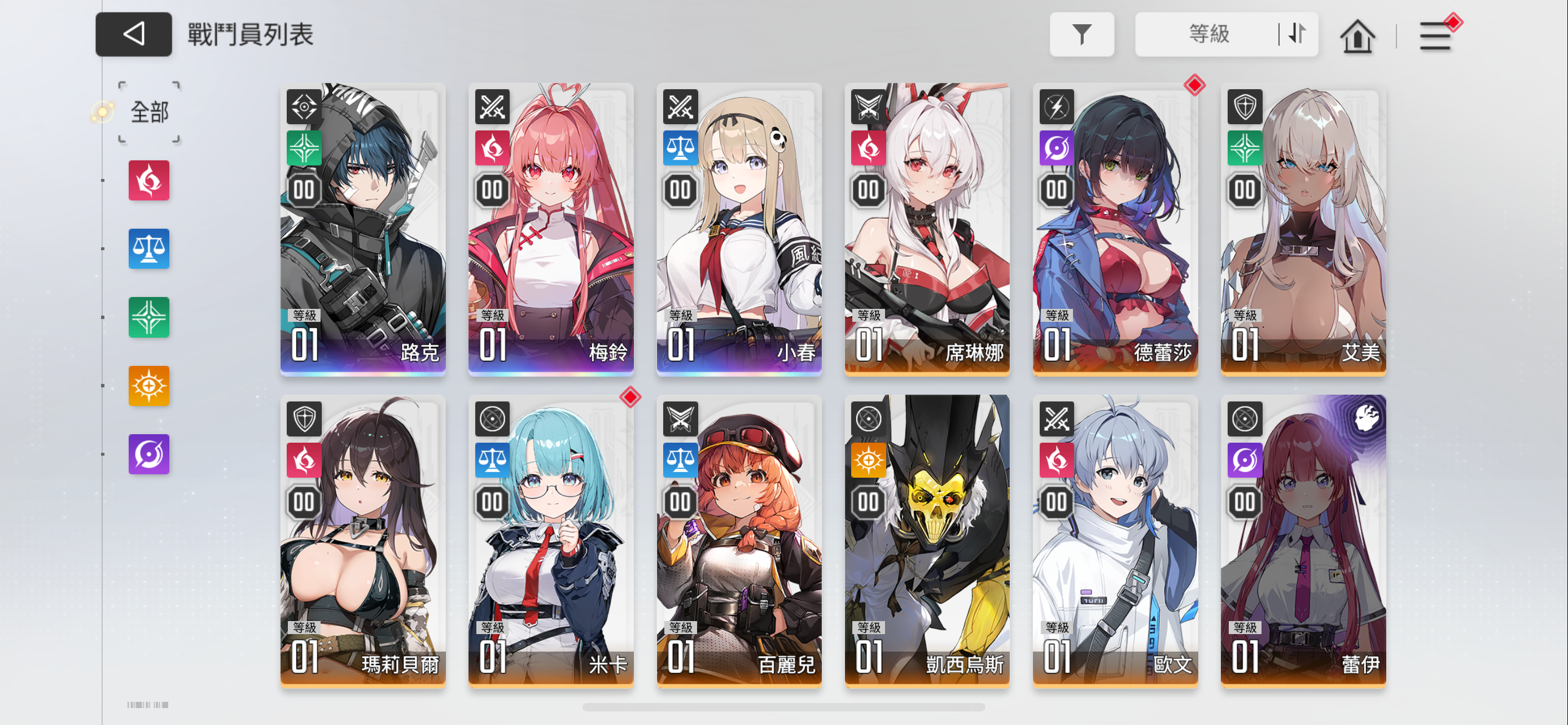The height and width of the screenshot is (725, 1568).
Task: Filter by the green star attribute
Action: click(x=148, y=317)
